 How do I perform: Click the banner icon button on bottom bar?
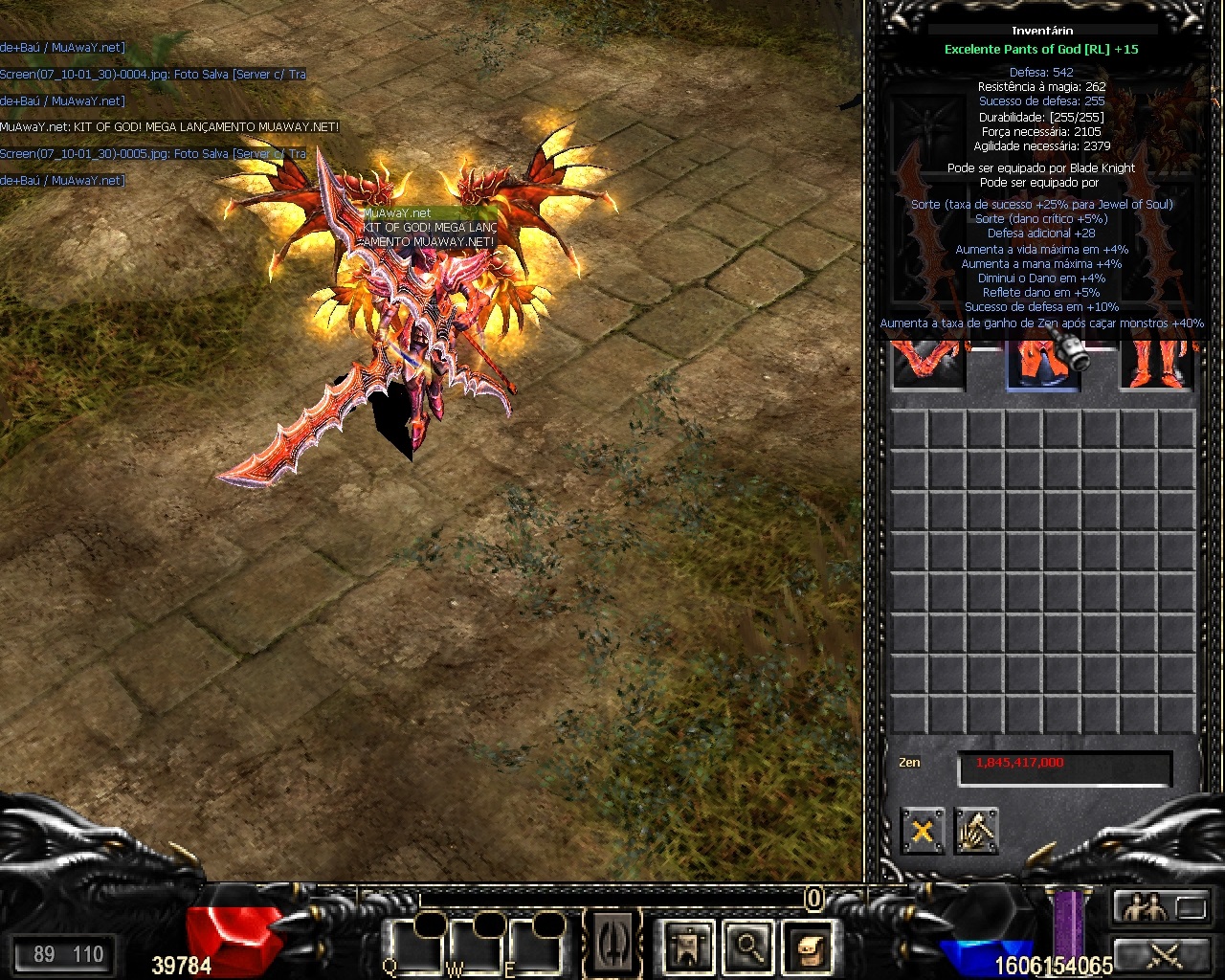coord(688,947)
